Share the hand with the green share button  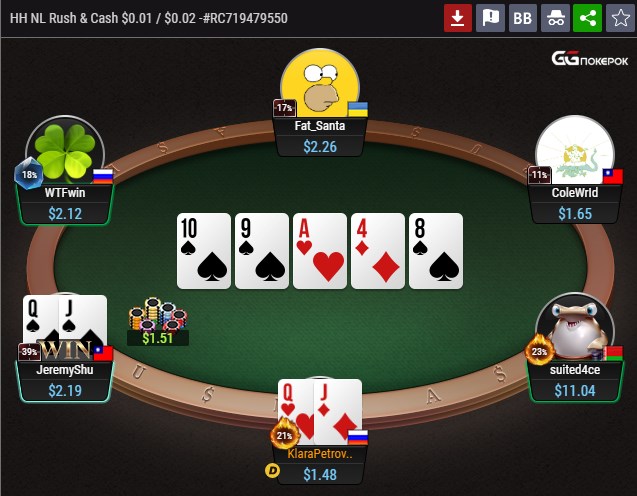tap(587, 17)
